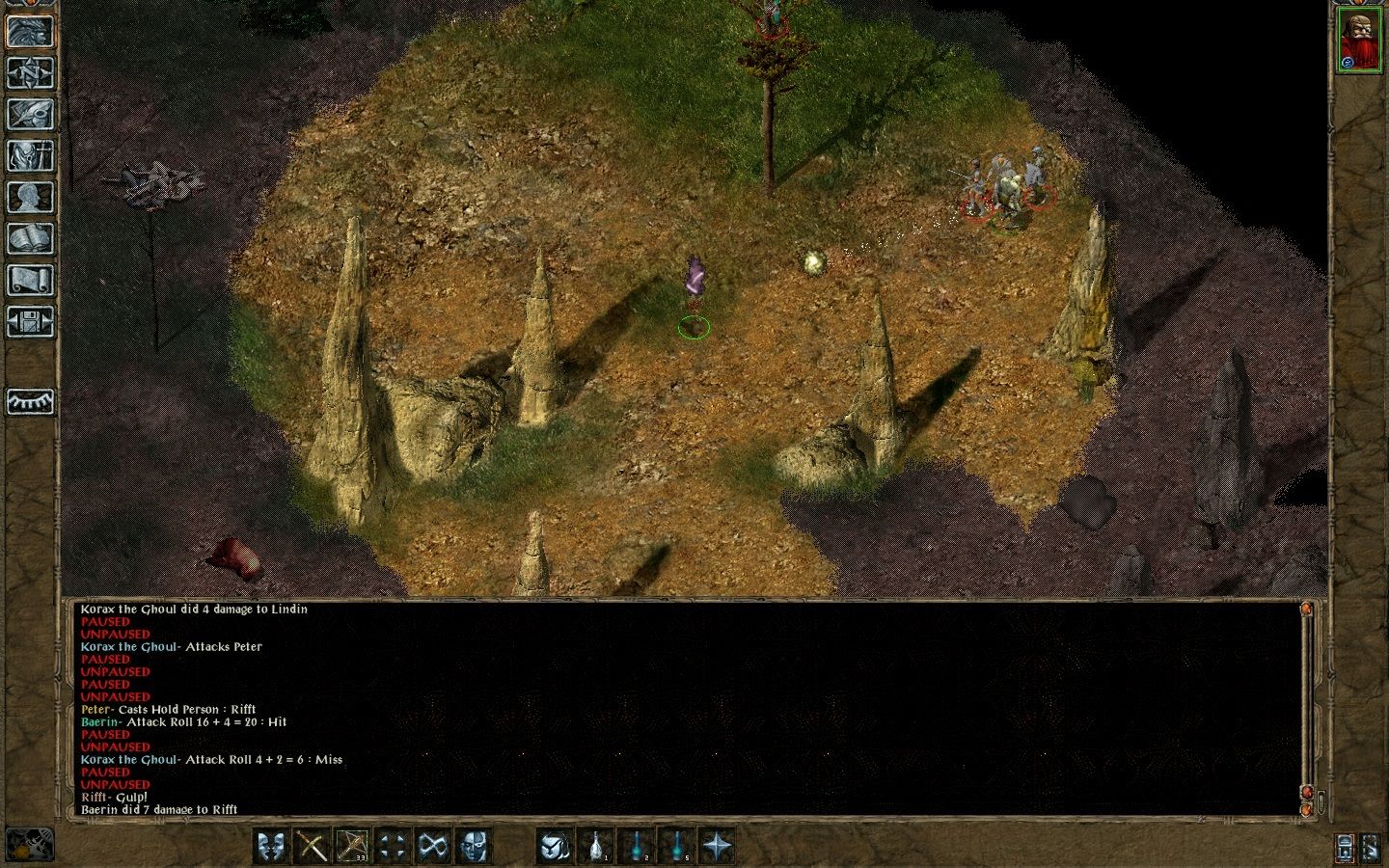
Task: Open the journal with quill icon
Action: click(30, 114)
